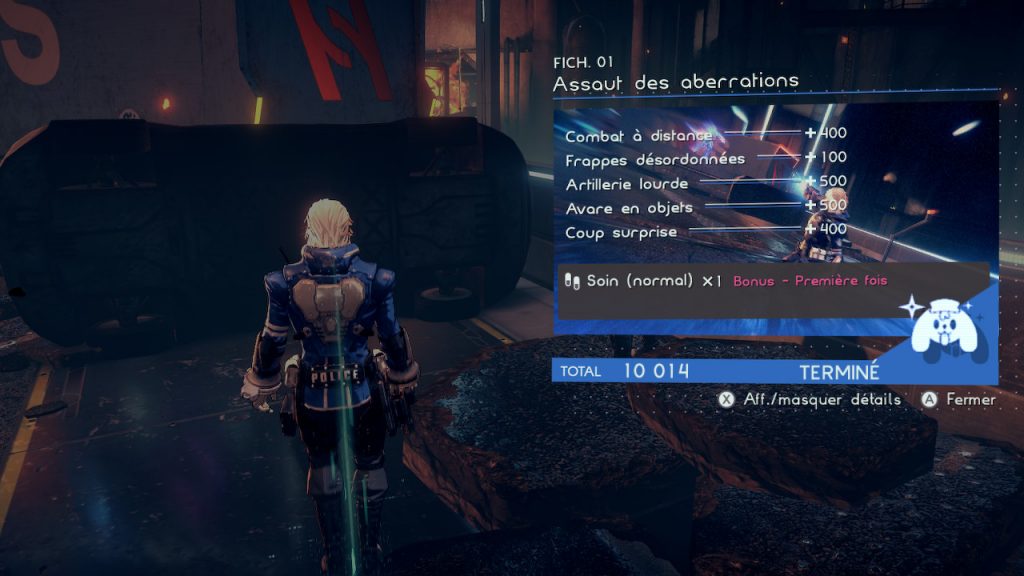
Task: Pick the Avare en objets bonus row
Action: point(630,208)
